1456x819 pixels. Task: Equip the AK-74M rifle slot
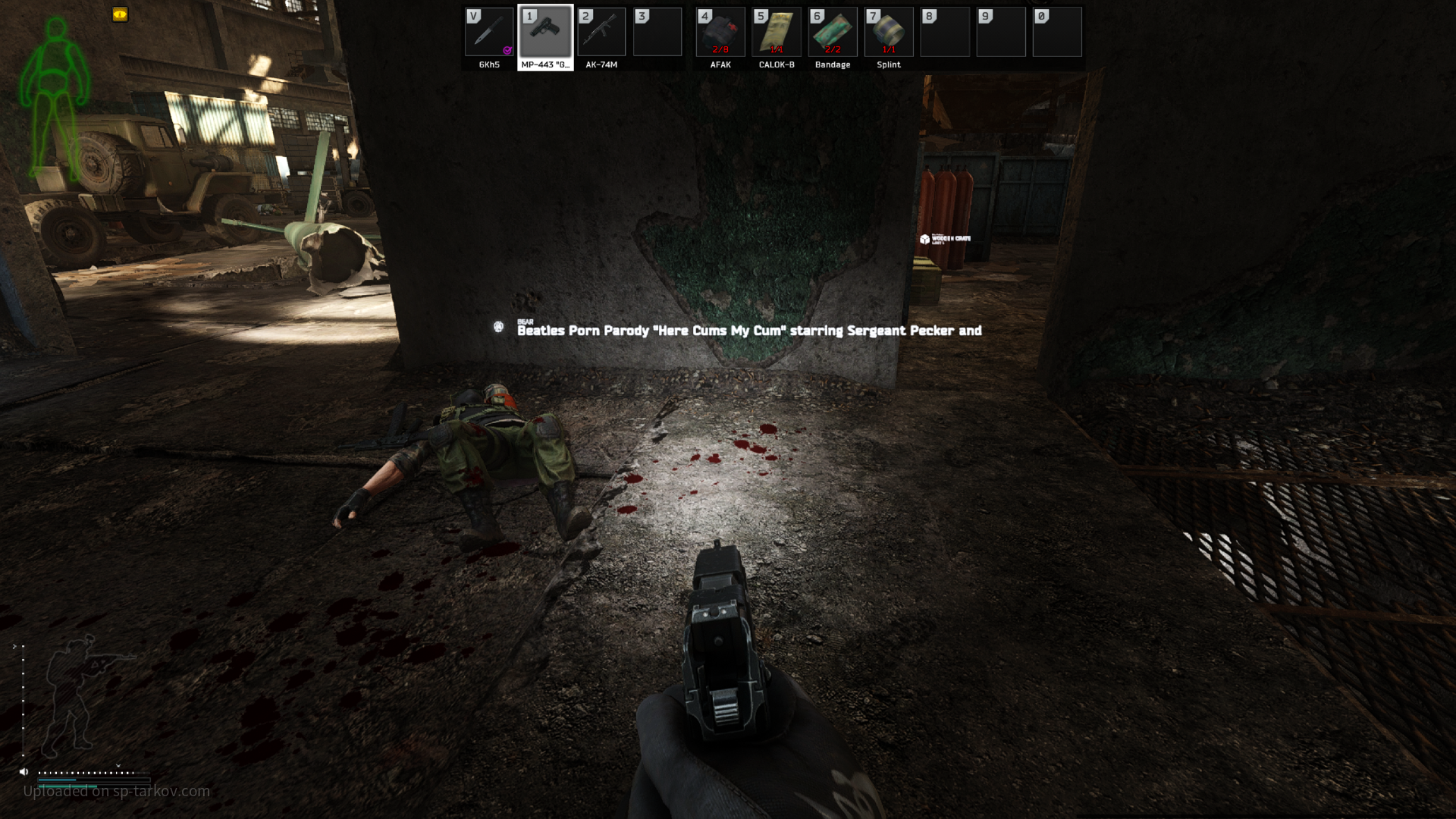601,33
